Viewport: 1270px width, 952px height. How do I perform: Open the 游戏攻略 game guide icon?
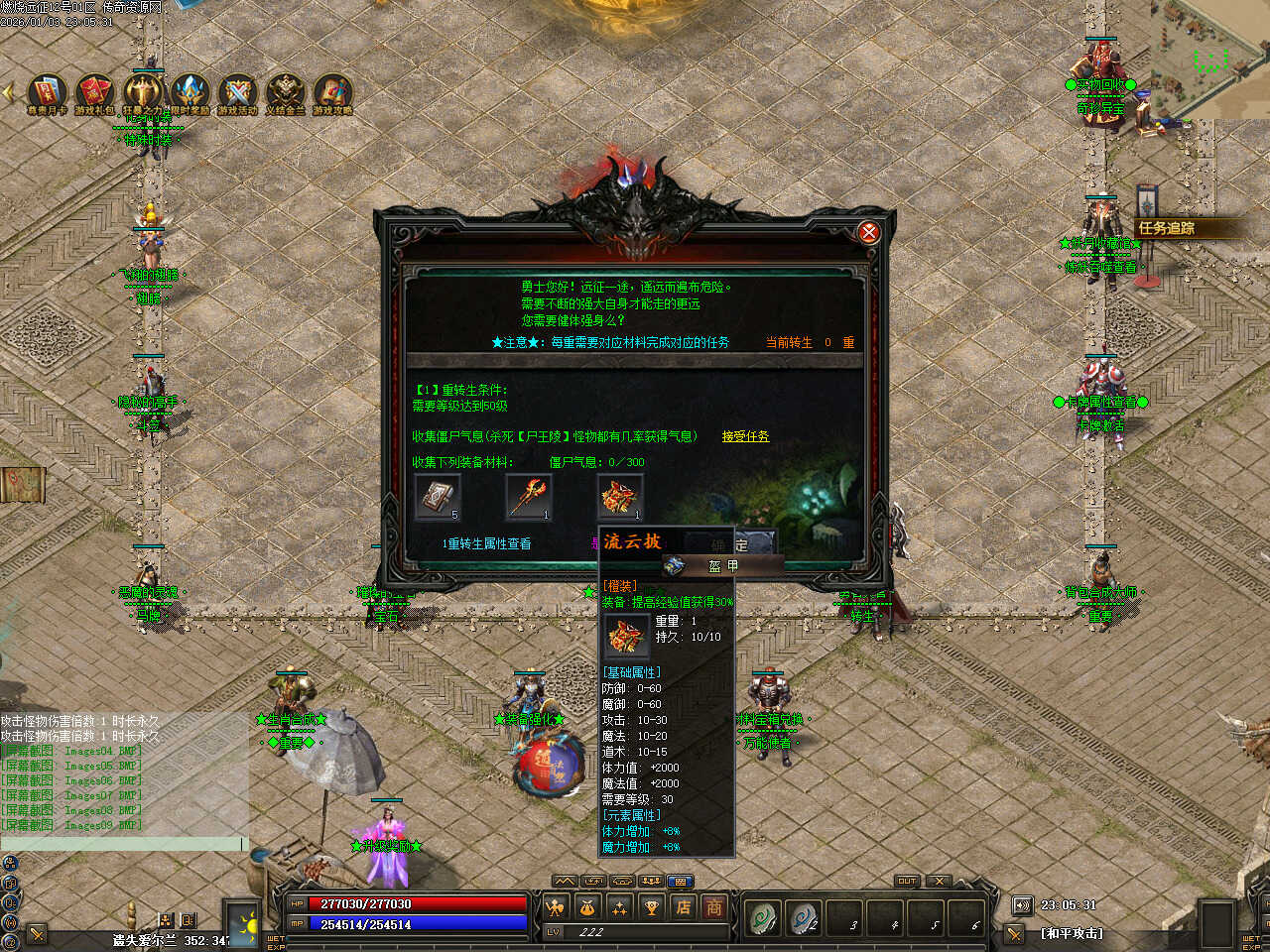tap(333, 93)
